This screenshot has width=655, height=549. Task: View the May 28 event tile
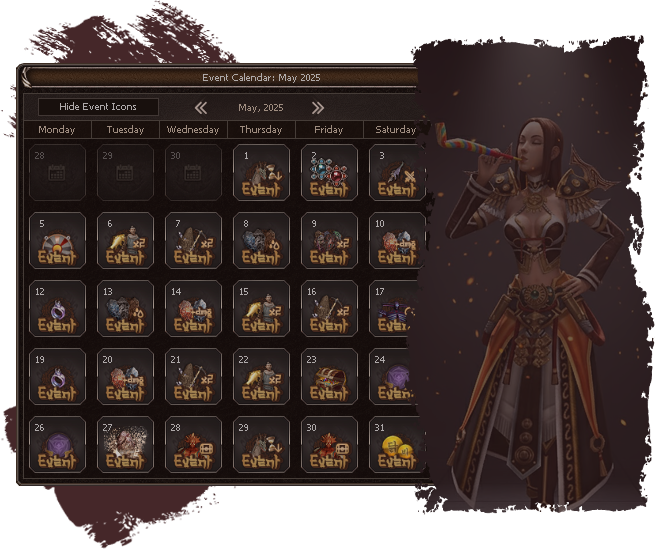[x=193, y=444]
